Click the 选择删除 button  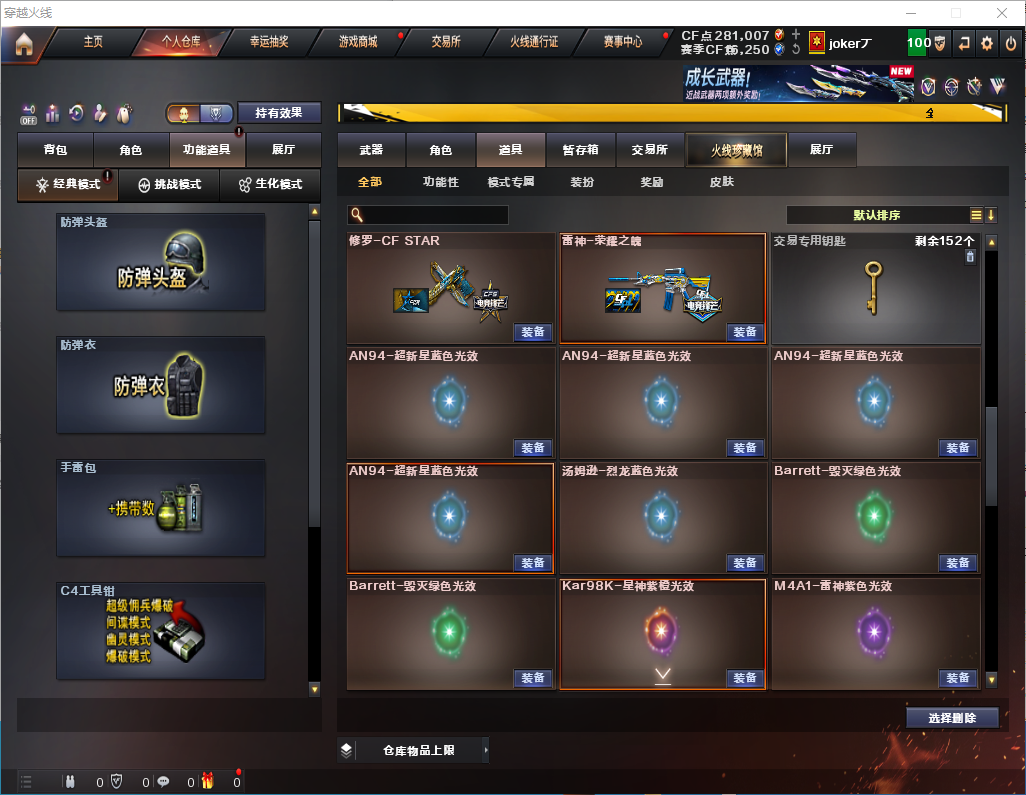[x=951, y=718]
